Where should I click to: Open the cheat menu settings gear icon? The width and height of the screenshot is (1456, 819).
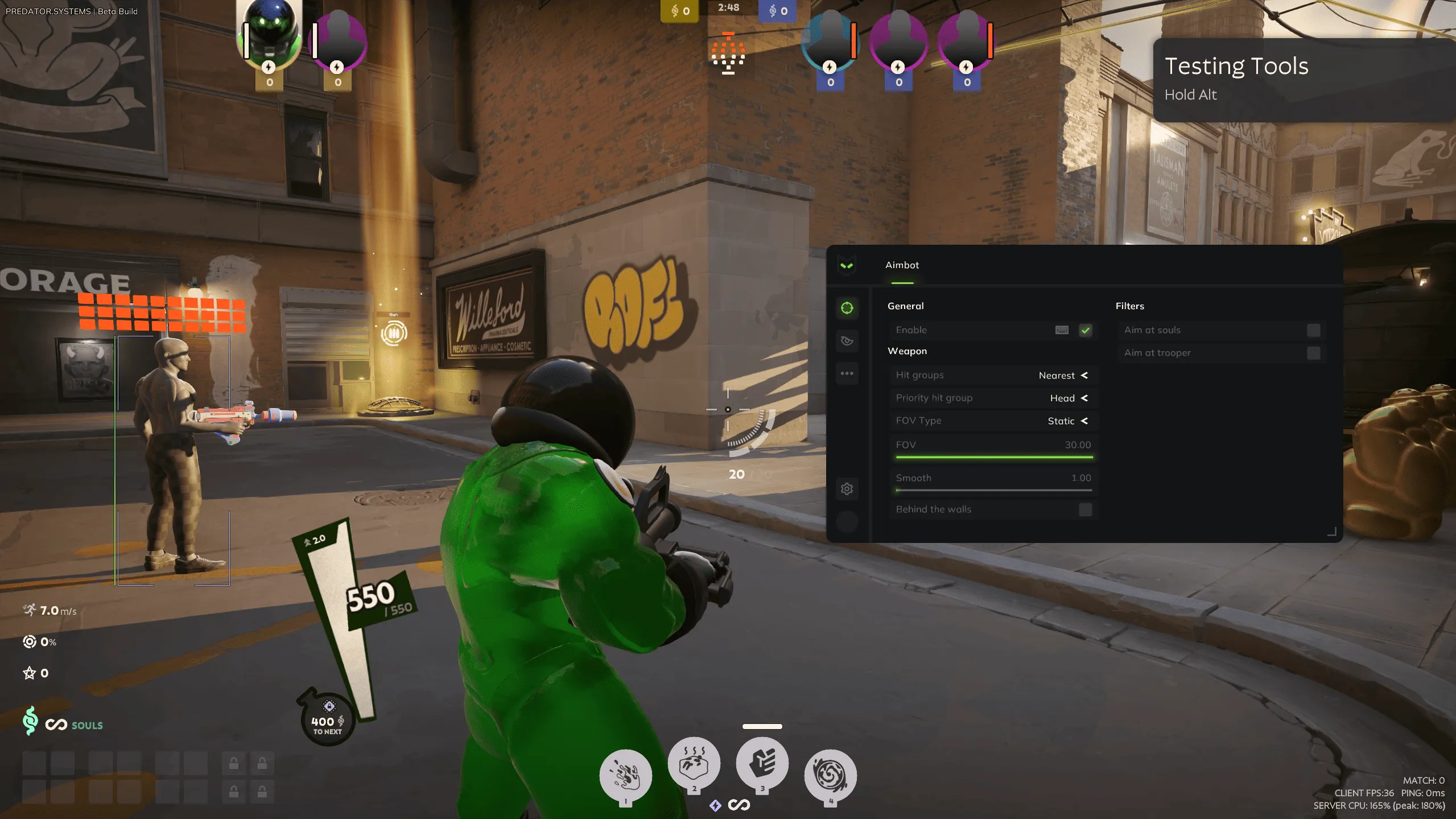click(x=847, y=488)
